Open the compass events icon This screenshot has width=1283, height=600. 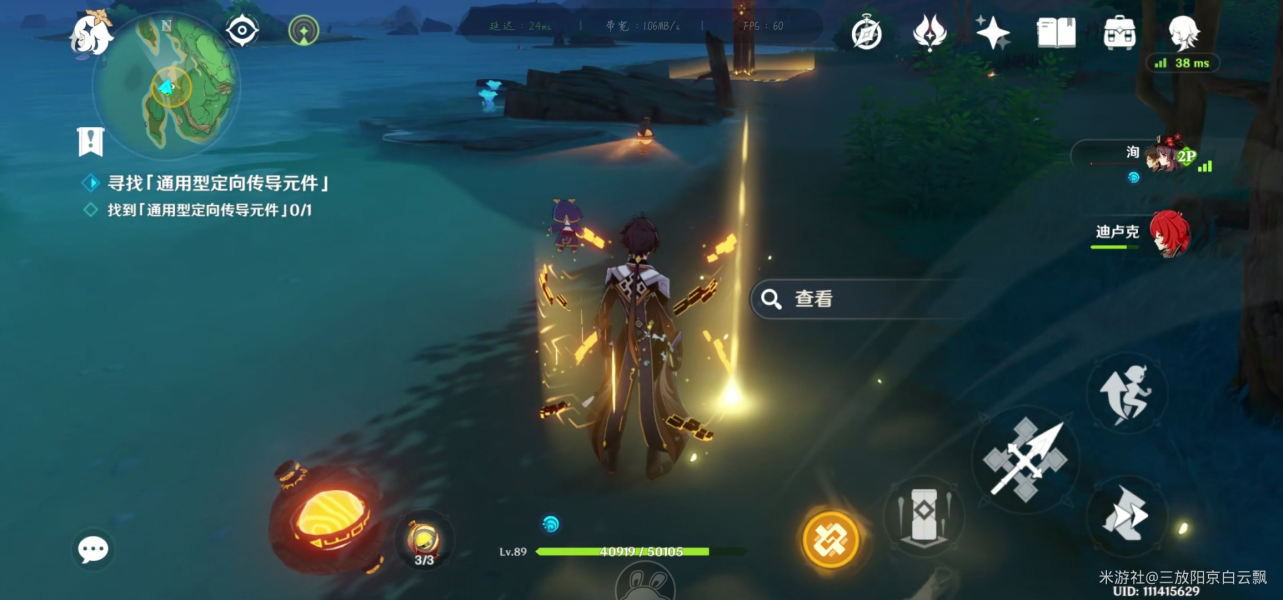coord(866,33)
